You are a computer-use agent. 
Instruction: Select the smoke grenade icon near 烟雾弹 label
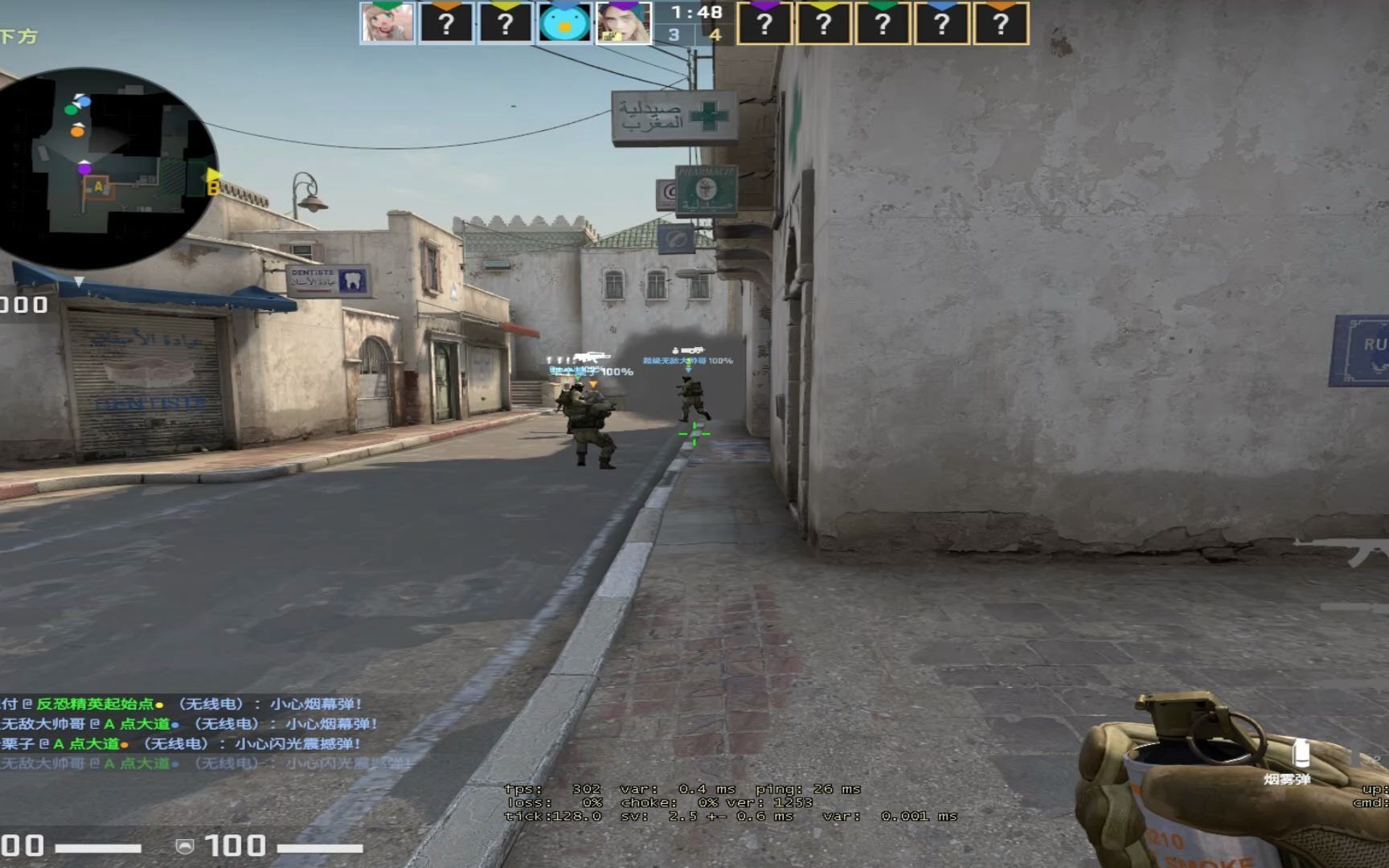[x=1302, y=754]
